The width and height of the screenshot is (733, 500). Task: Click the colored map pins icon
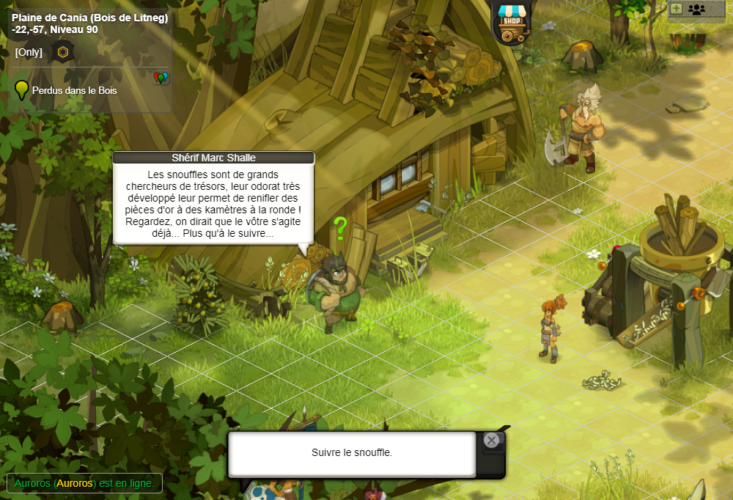(x=160, y=78)
